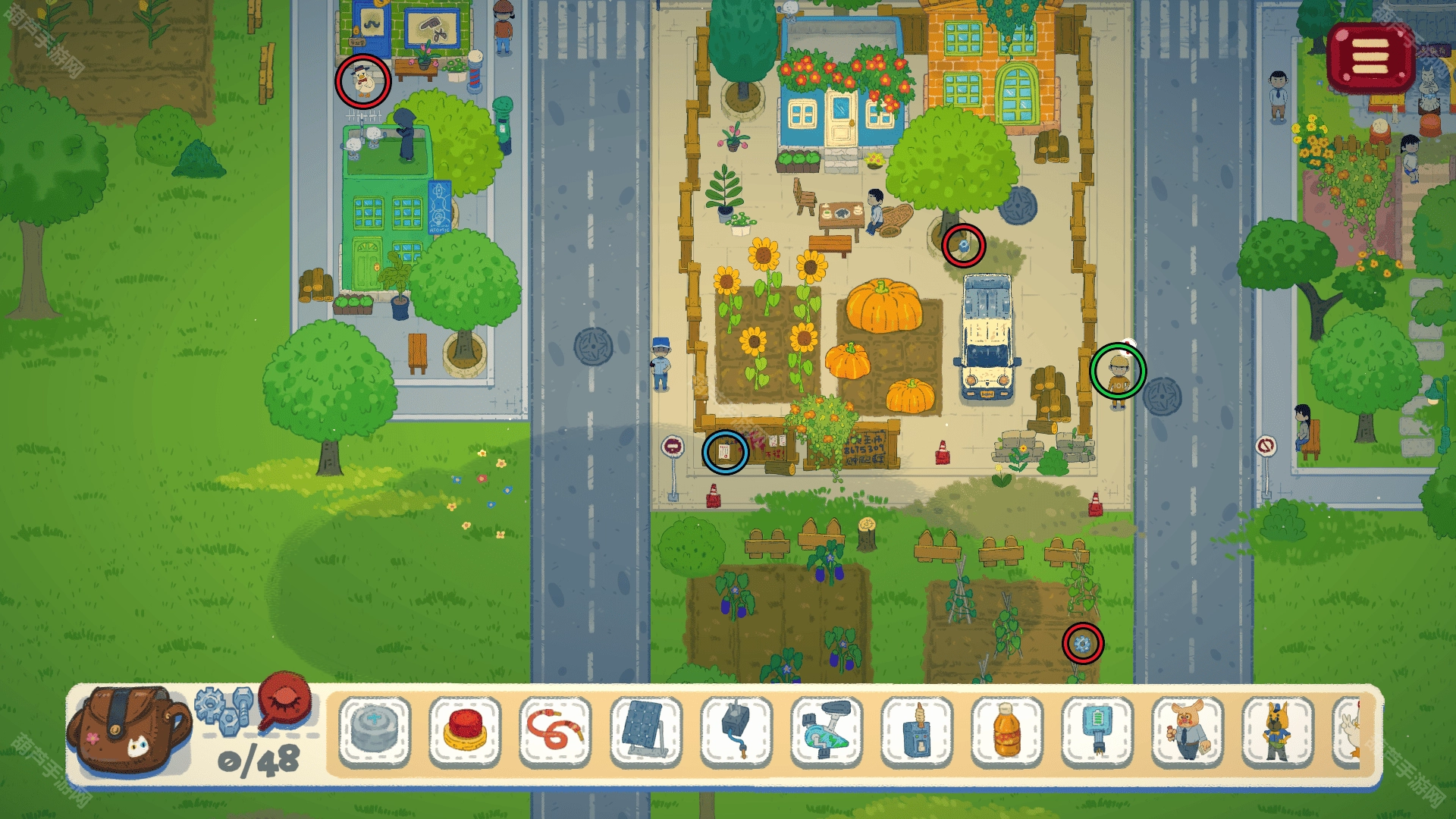Pick the grey power plug item

click(736, 731)
